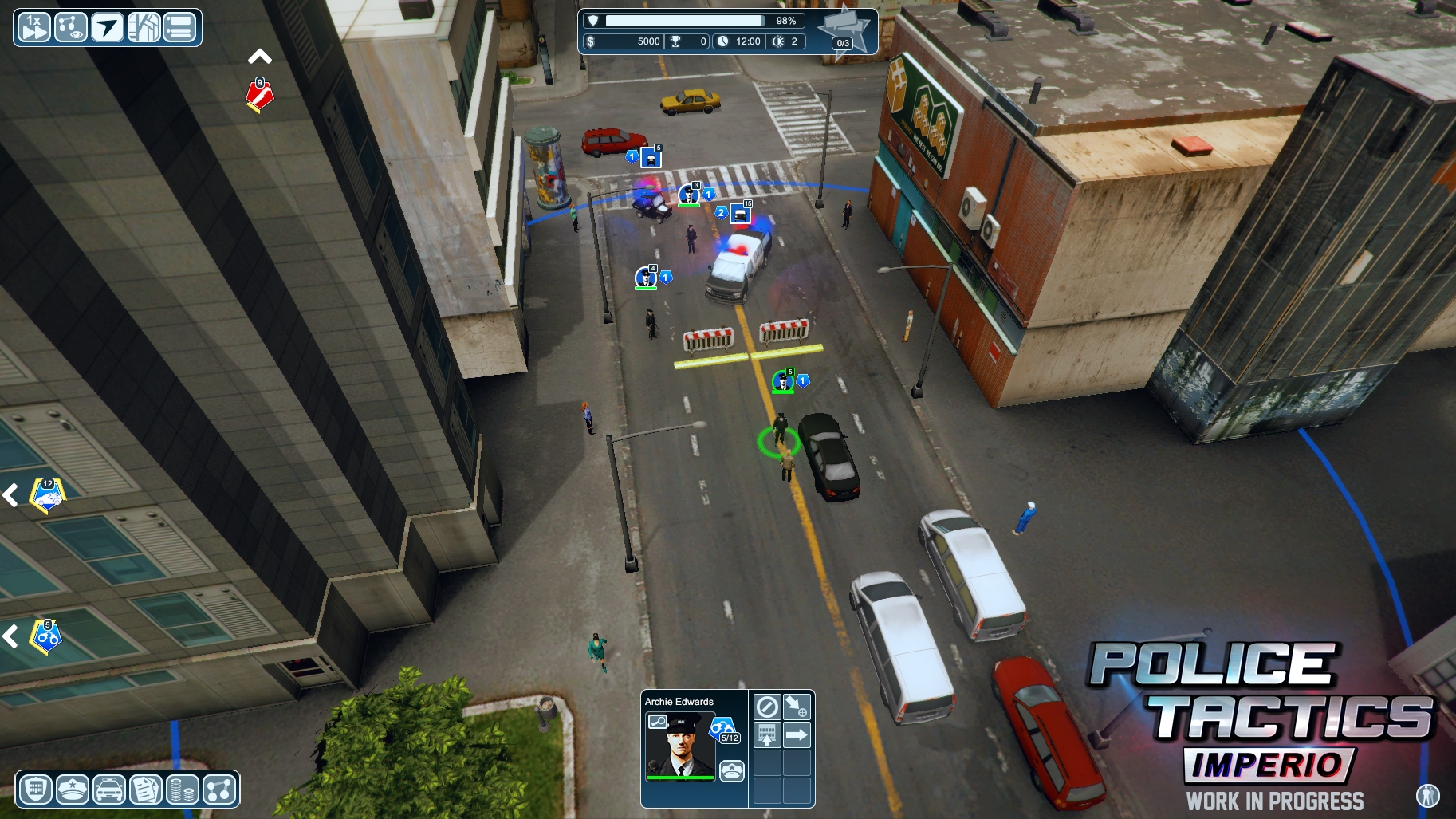Open the city street map

[x=144, y=27]
